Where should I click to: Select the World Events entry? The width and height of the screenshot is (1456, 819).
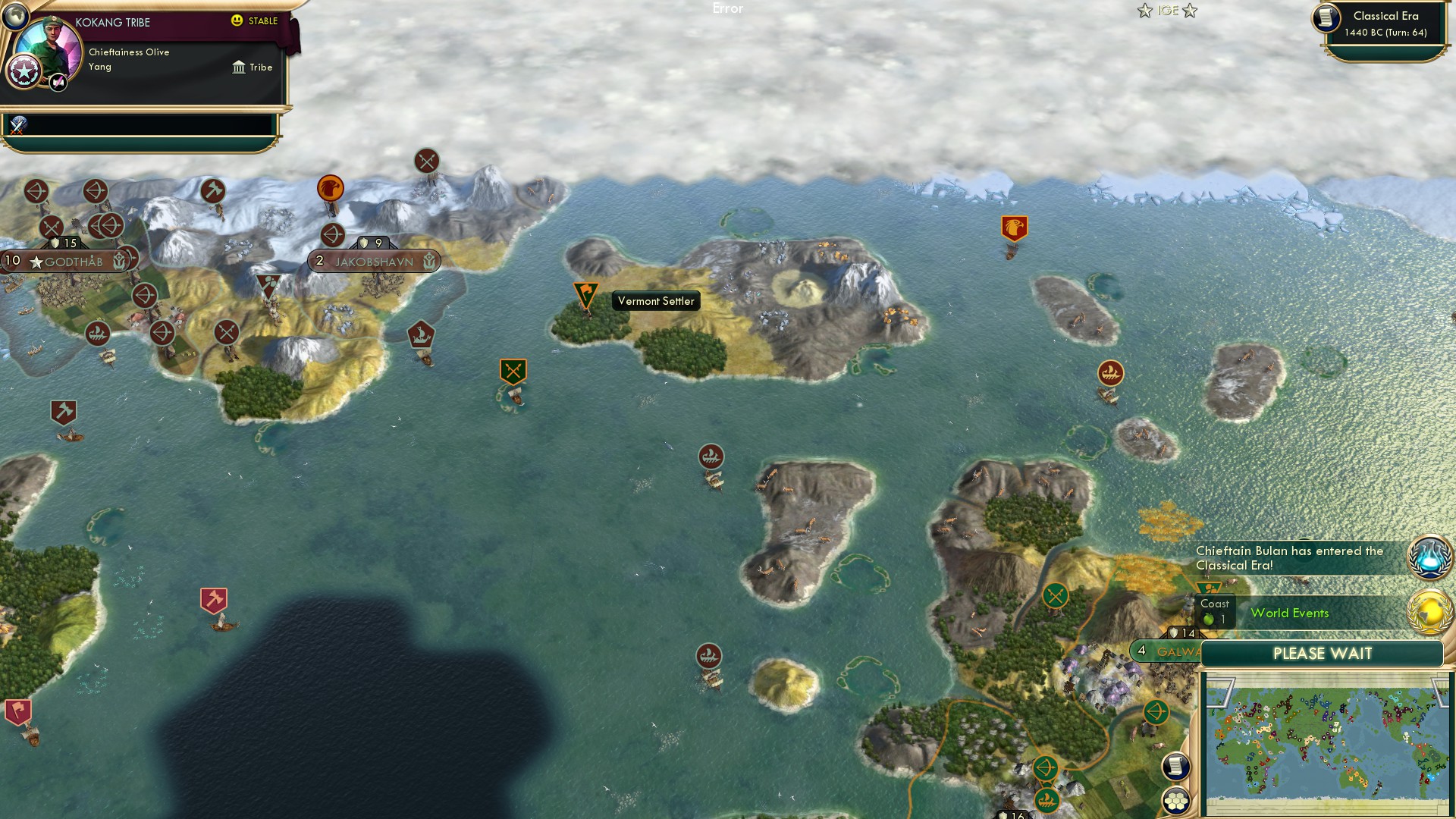[1289, 613]
